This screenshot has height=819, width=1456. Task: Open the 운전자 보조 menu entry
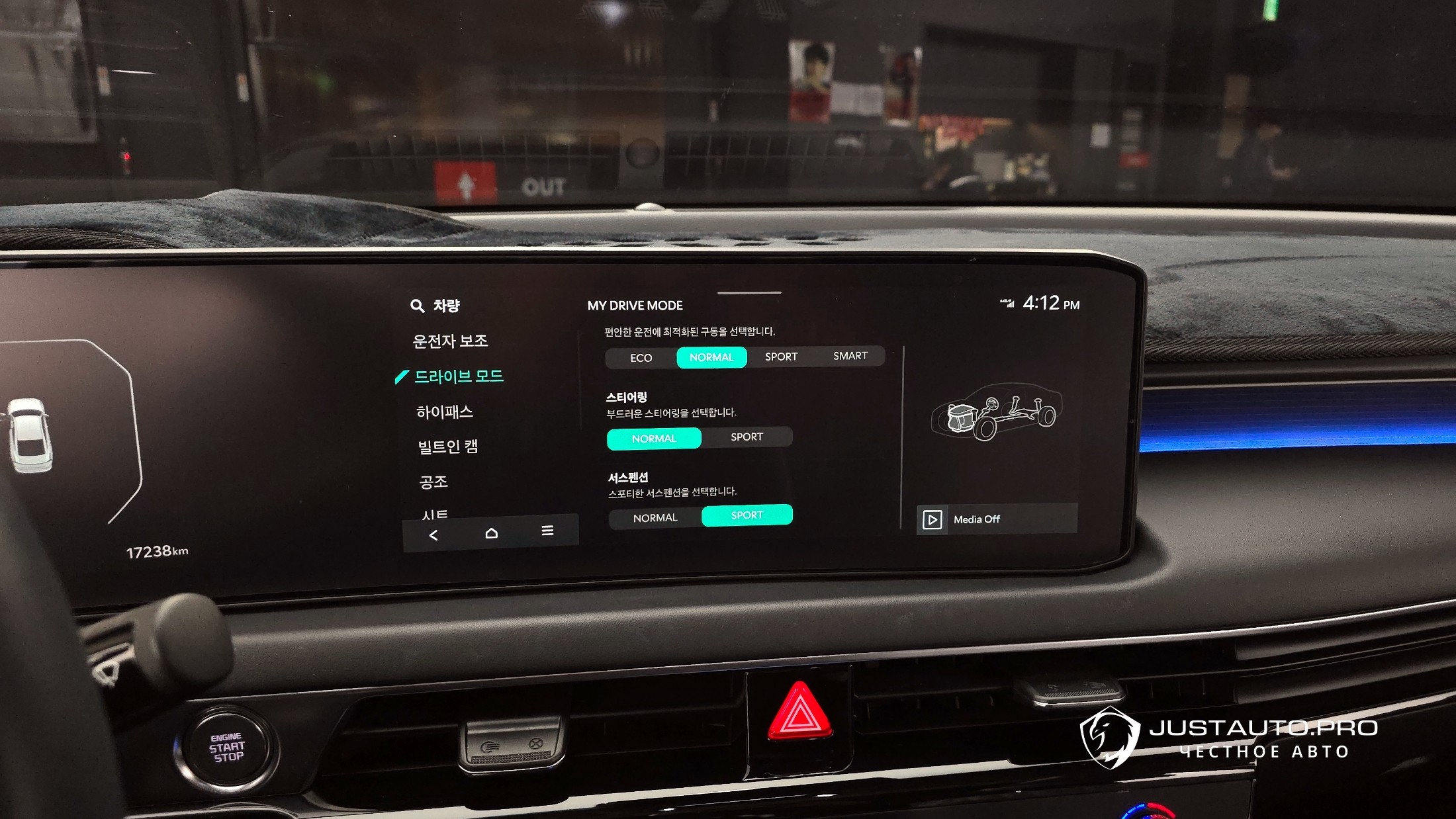pyautogui.click(x=450, y=341)
